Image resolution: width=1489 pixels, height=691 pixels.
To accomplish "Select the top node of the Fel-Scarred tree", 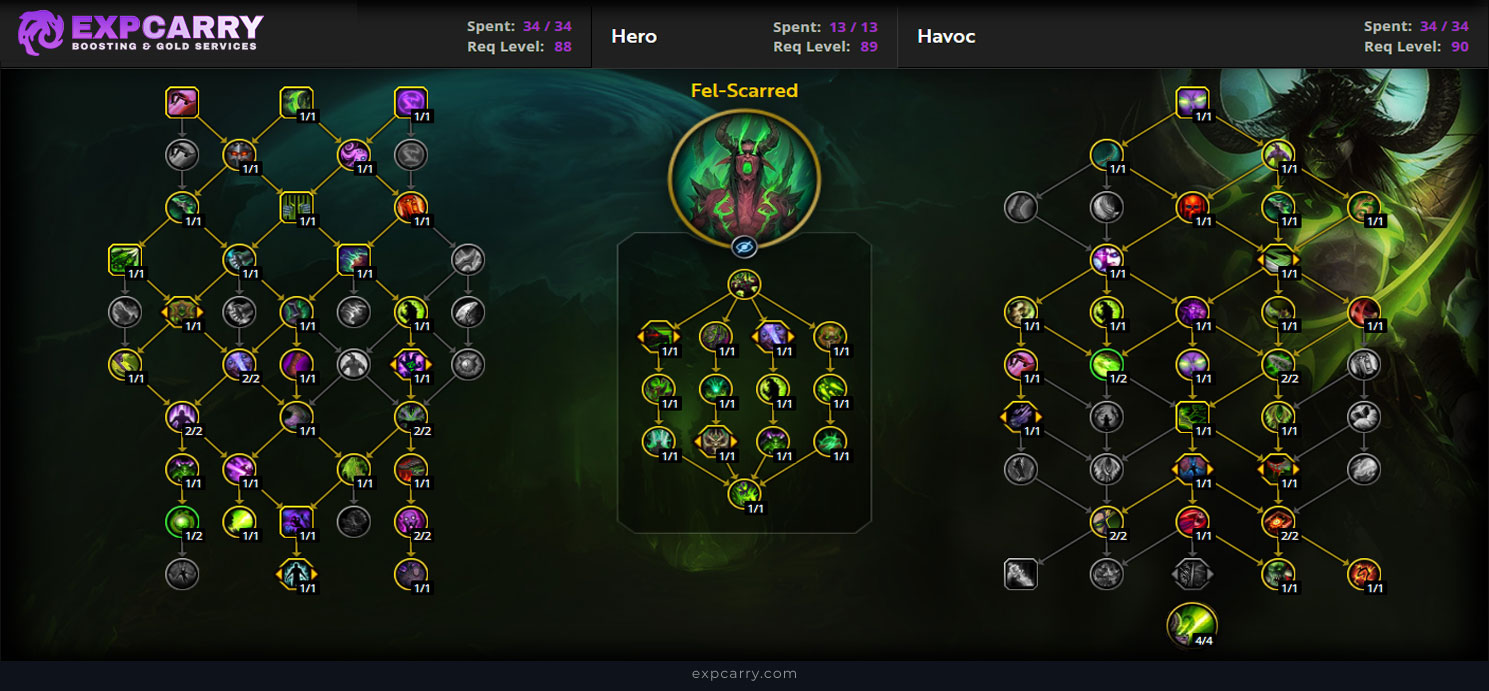I will (744, 284).
